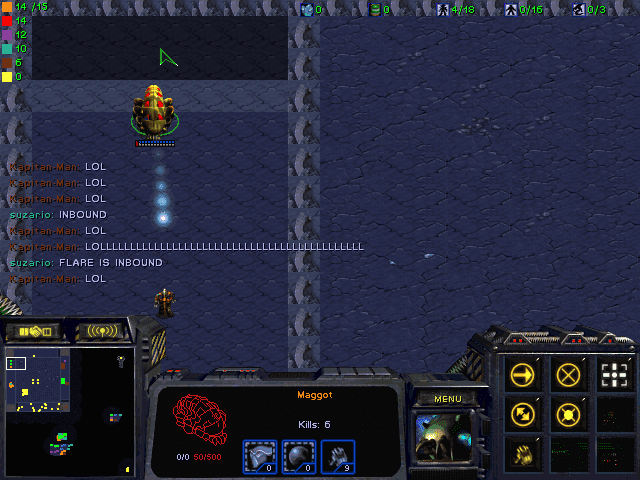Choose the Attack crosshair command

tap(616, 375)
